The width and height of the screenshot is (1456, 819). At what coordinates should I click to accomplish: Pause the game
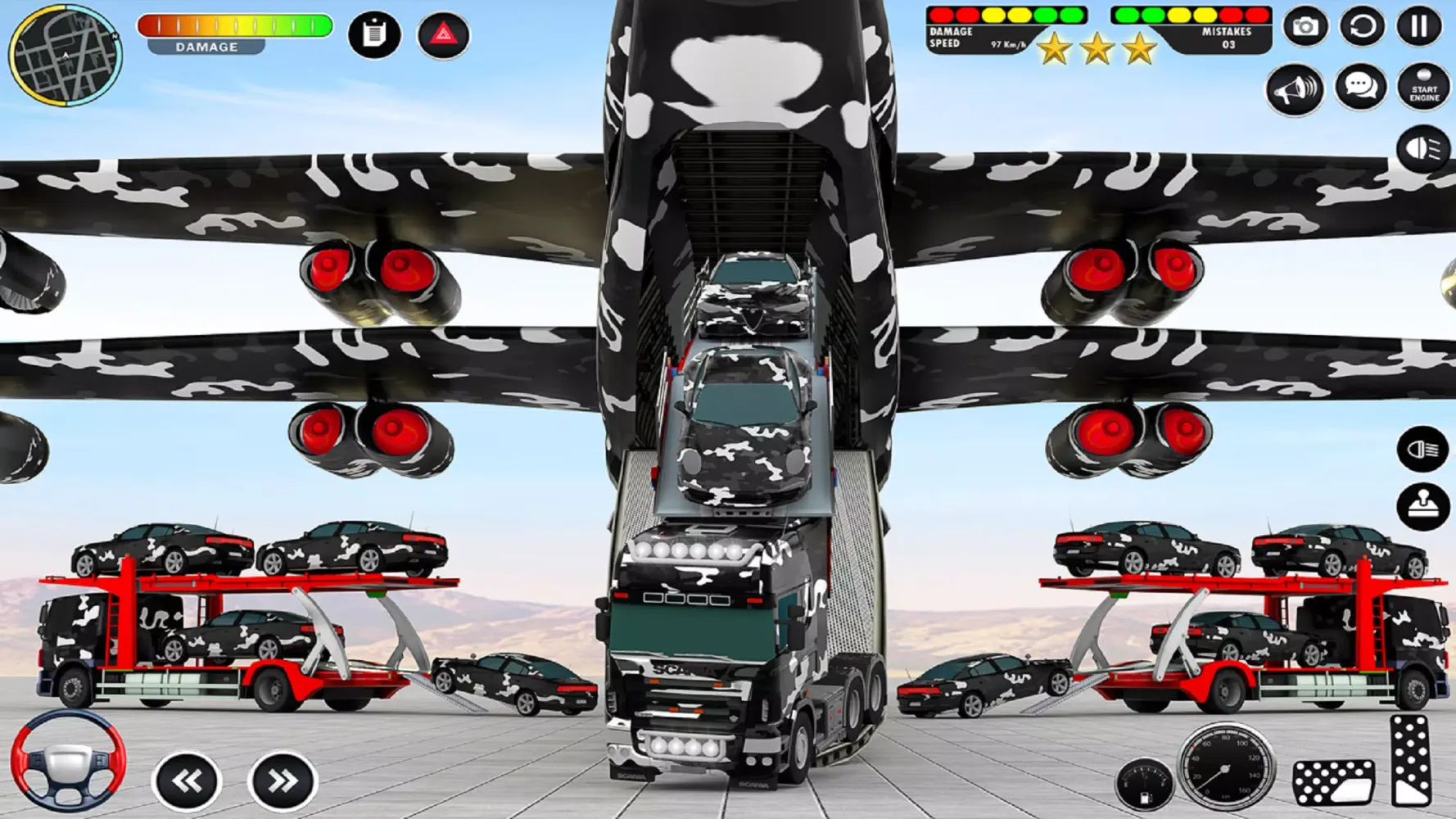point(1419,26)
